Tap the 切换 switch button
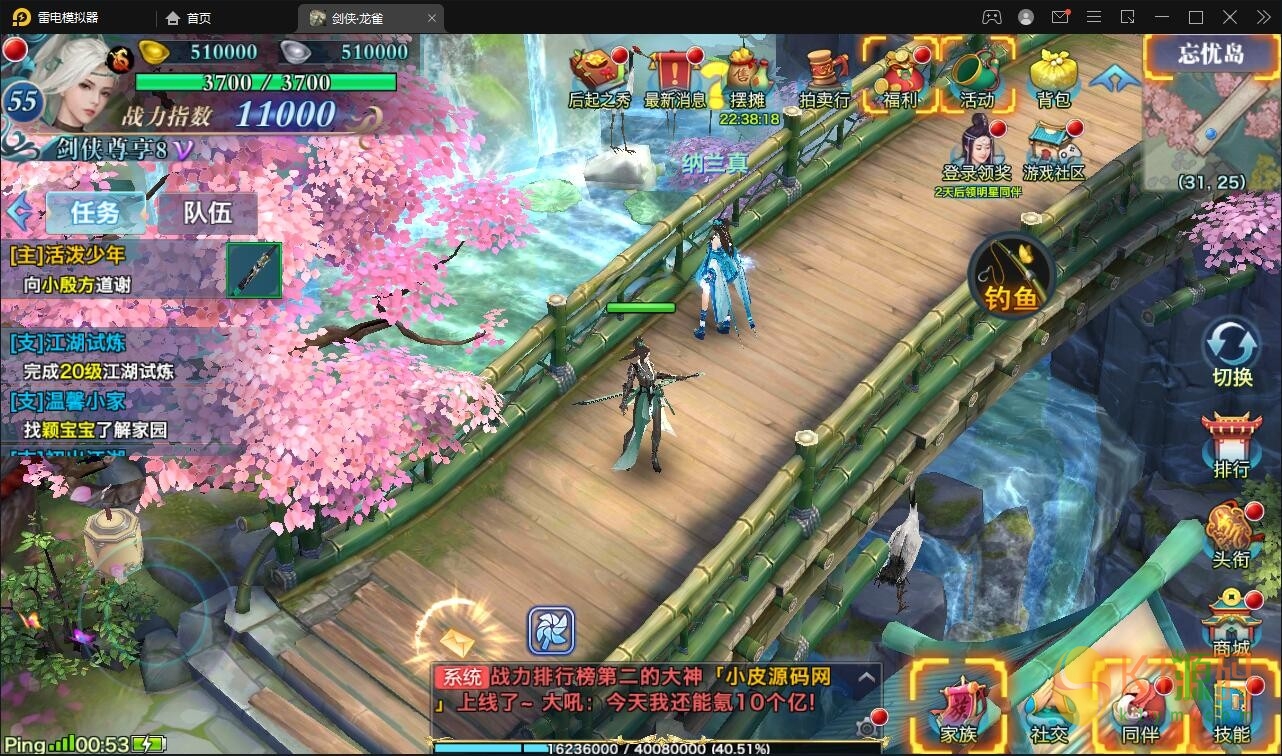Screen dimensions: 1282x756 pyautogui.click(x=1232, y=352)
